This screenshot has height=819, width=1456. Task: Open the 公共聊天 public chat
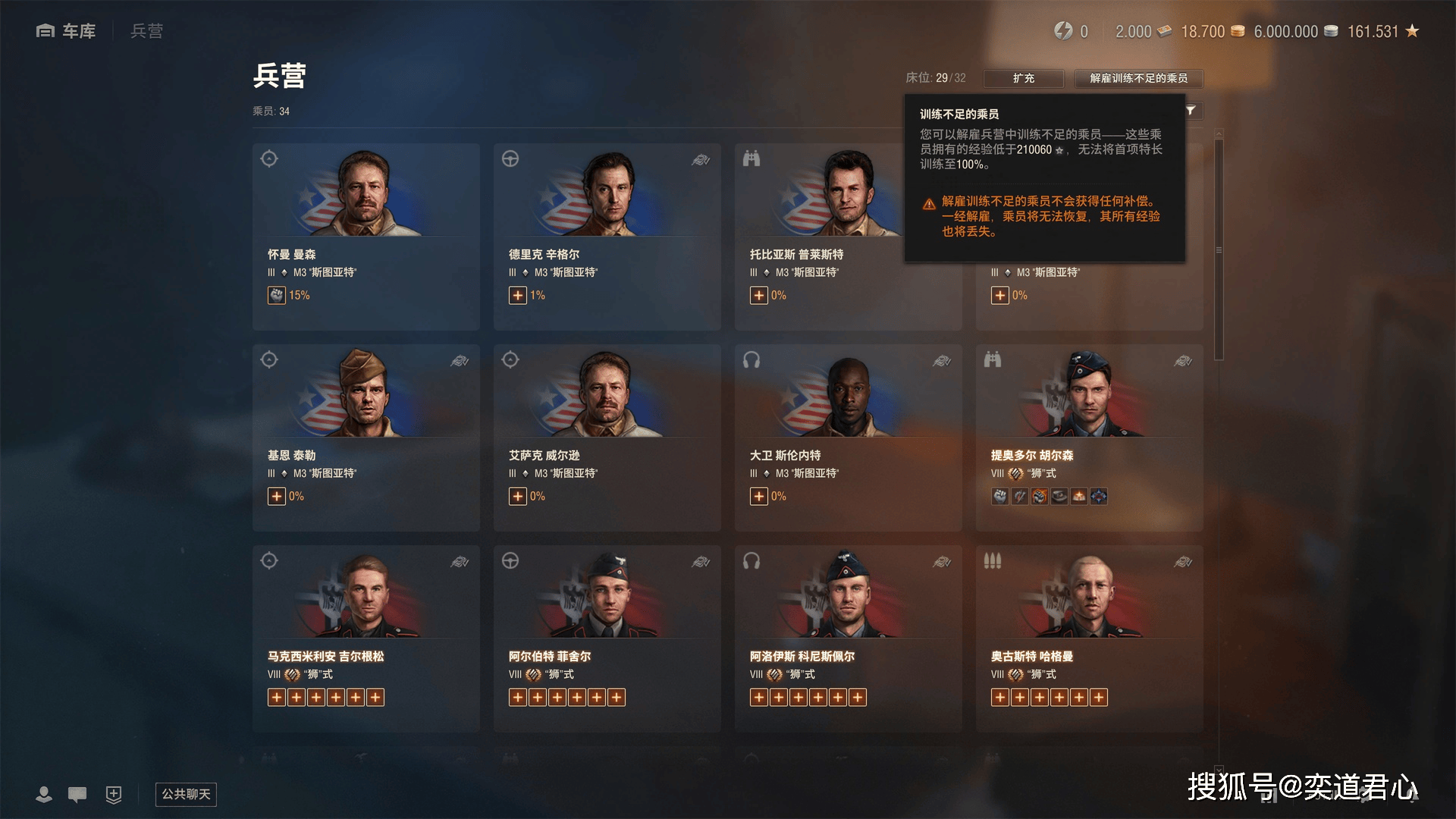[x=186, y=794]
